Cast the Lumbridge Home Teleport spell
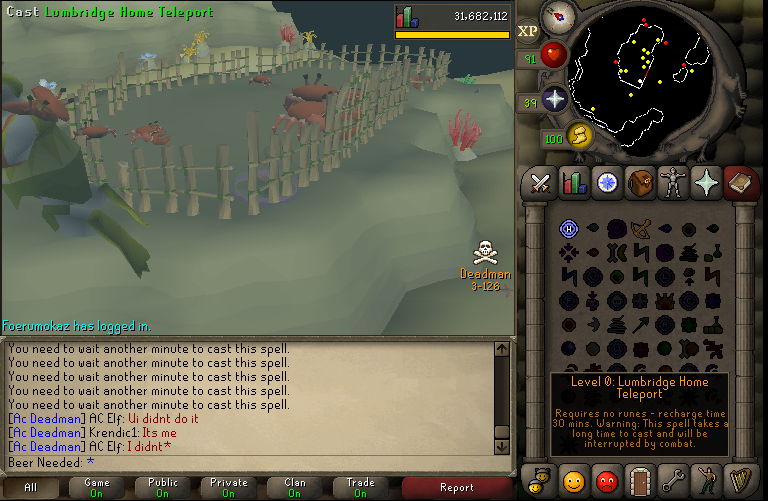Screen dimensions: 768x501 568,229
